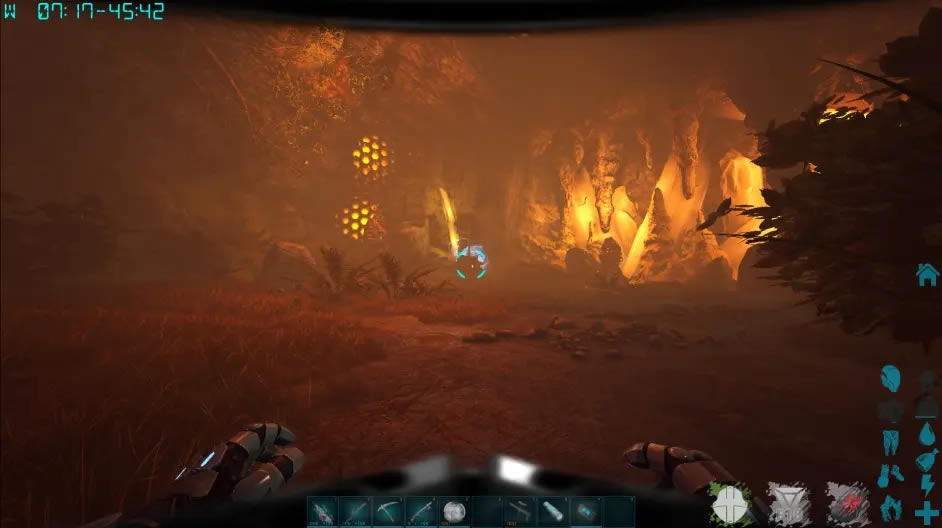Click the red creature emblem icon
The height and width of the screenshot is (528, 942).
(x=846, y=503)
